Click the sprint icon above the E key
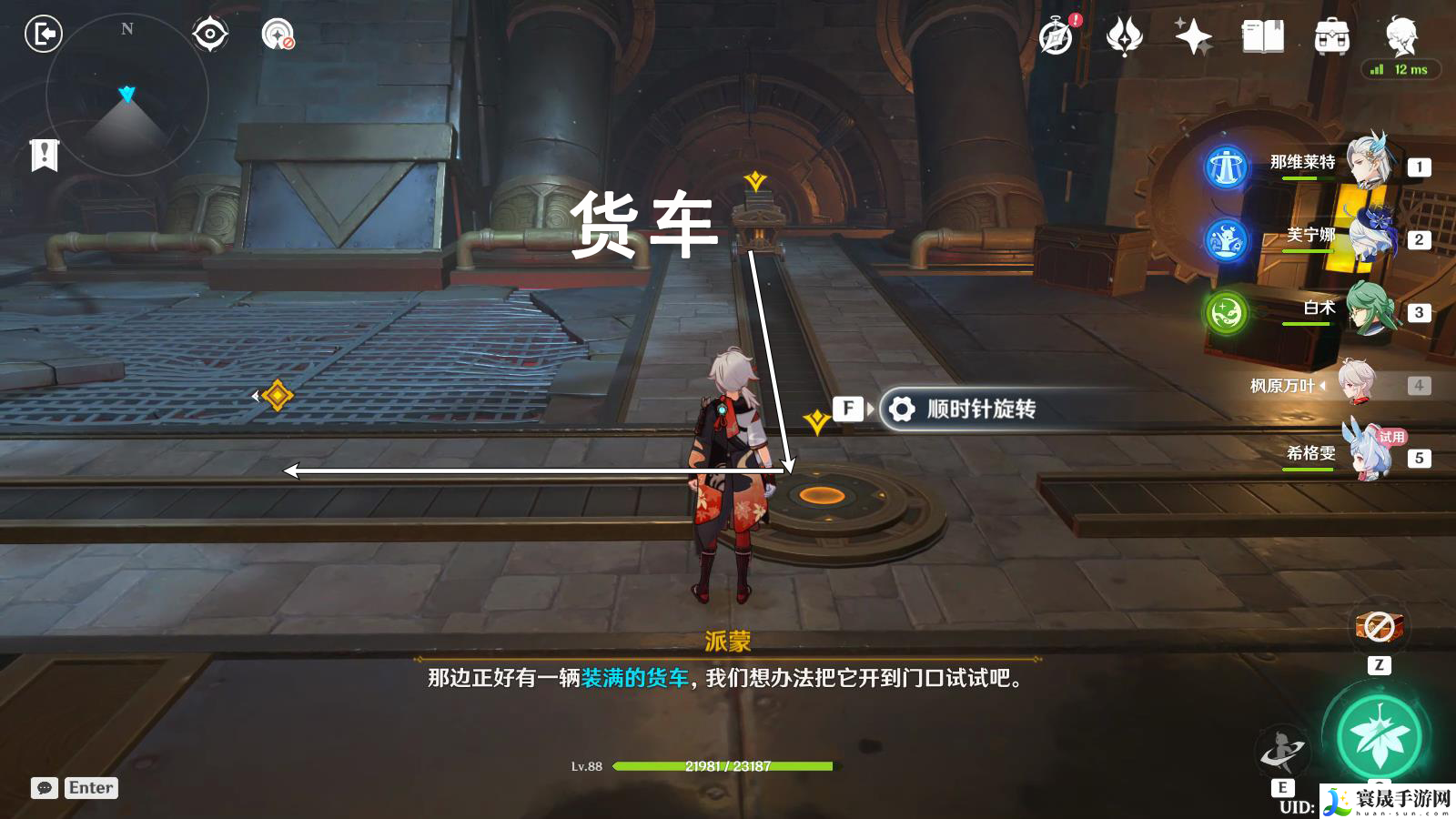 pos(1283,748)
